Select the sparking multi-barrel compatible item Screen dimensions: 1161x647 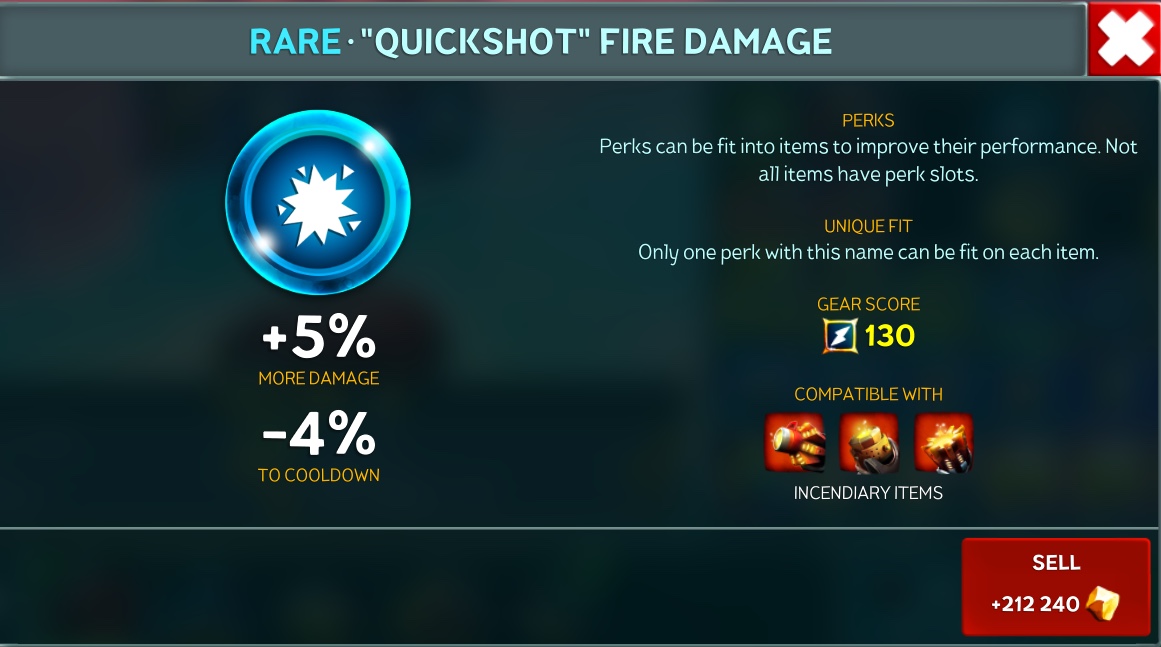[x=943, y=443]
